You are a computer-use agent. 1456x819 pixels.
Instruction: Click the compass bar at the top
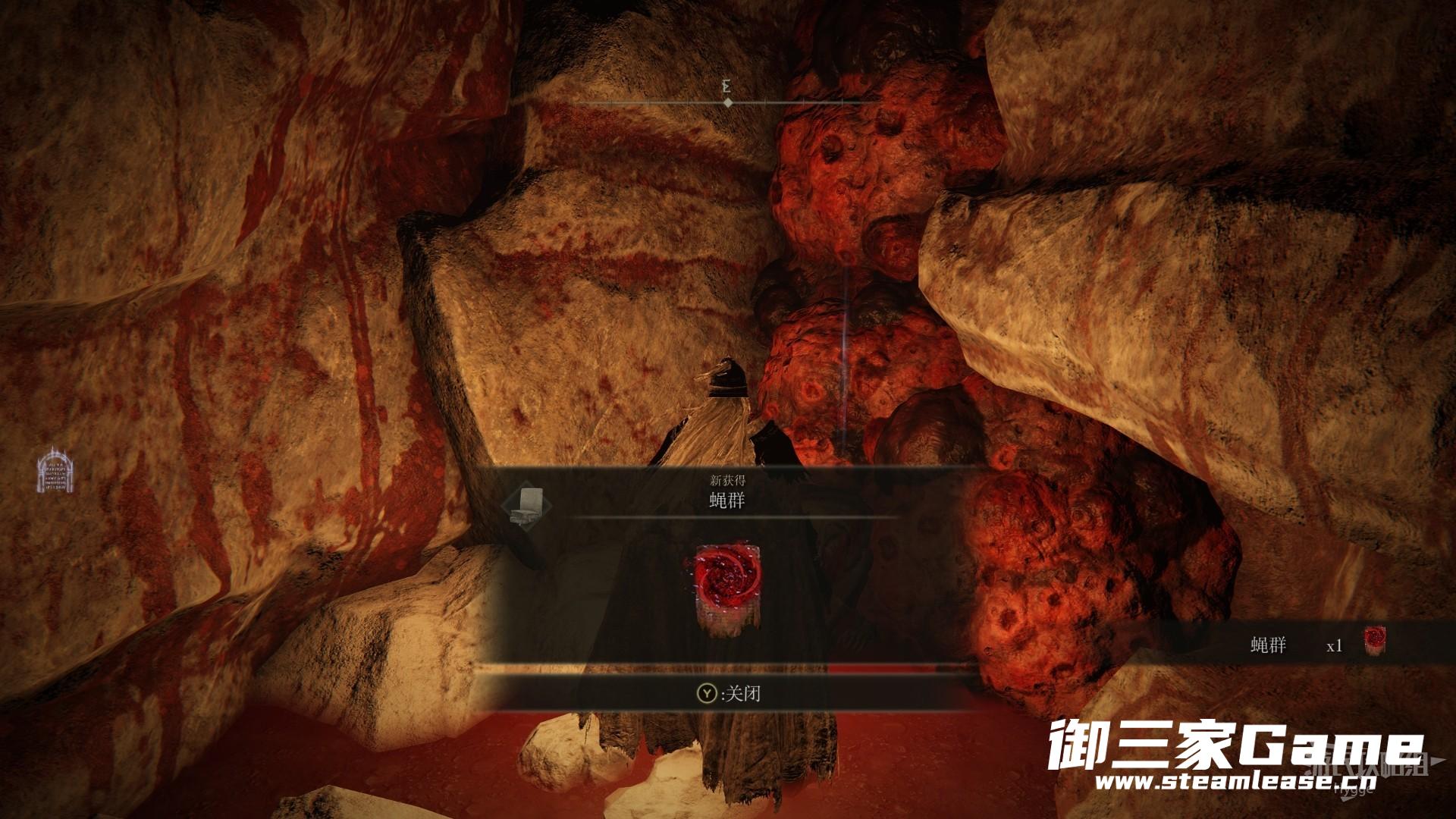pyautogui.click(x=728, y=102)
